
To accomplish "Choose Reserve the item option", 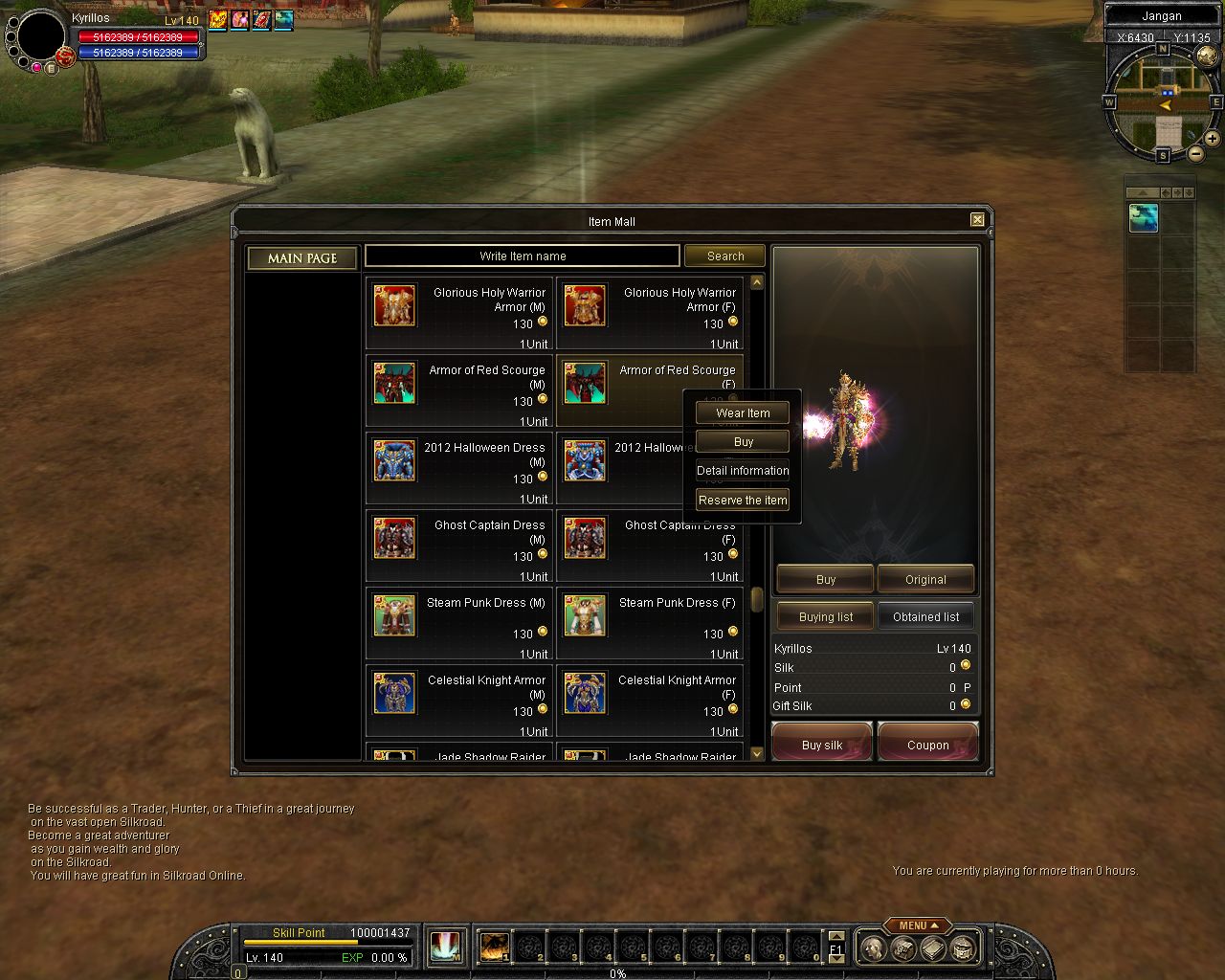I will coord(743,501).
